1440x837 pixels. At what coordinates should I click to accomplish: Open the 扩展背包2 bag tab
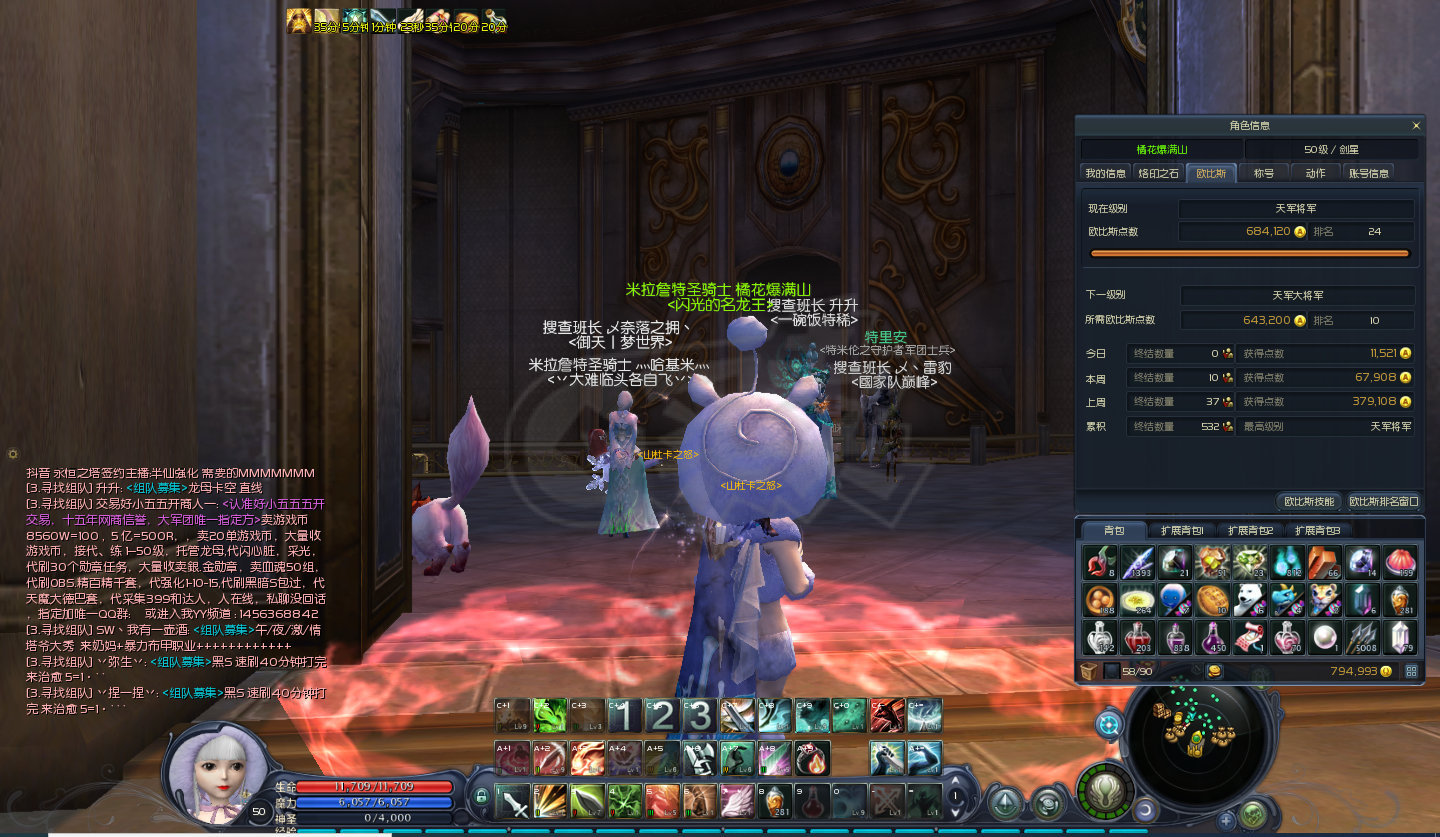point(1250,530)
